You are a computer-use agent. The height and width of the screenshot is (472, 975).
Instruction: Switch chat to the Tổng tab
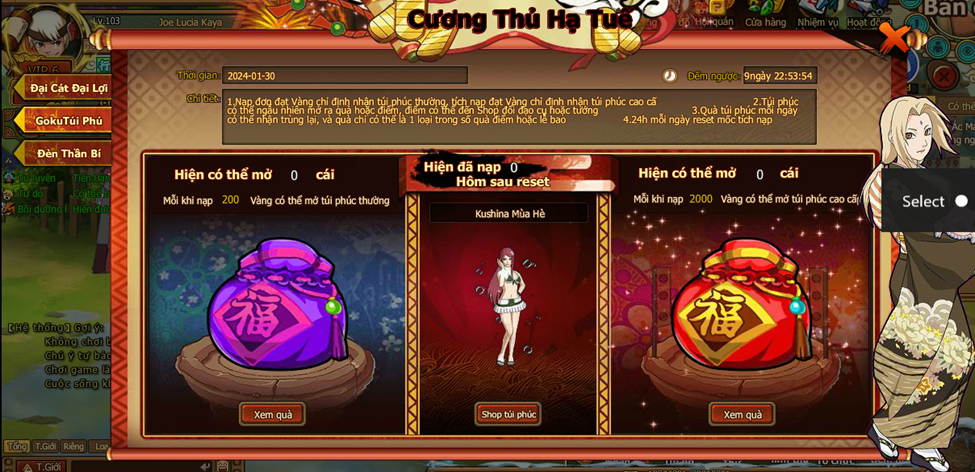coord(16,447)
